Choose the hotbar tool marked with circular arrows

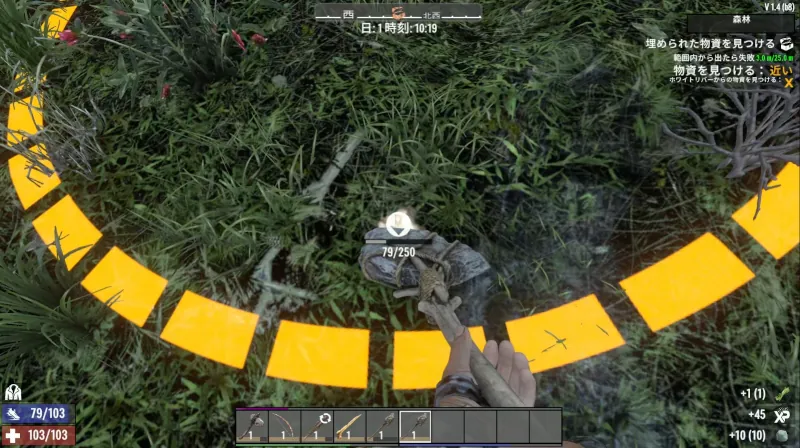coord(318,427)
